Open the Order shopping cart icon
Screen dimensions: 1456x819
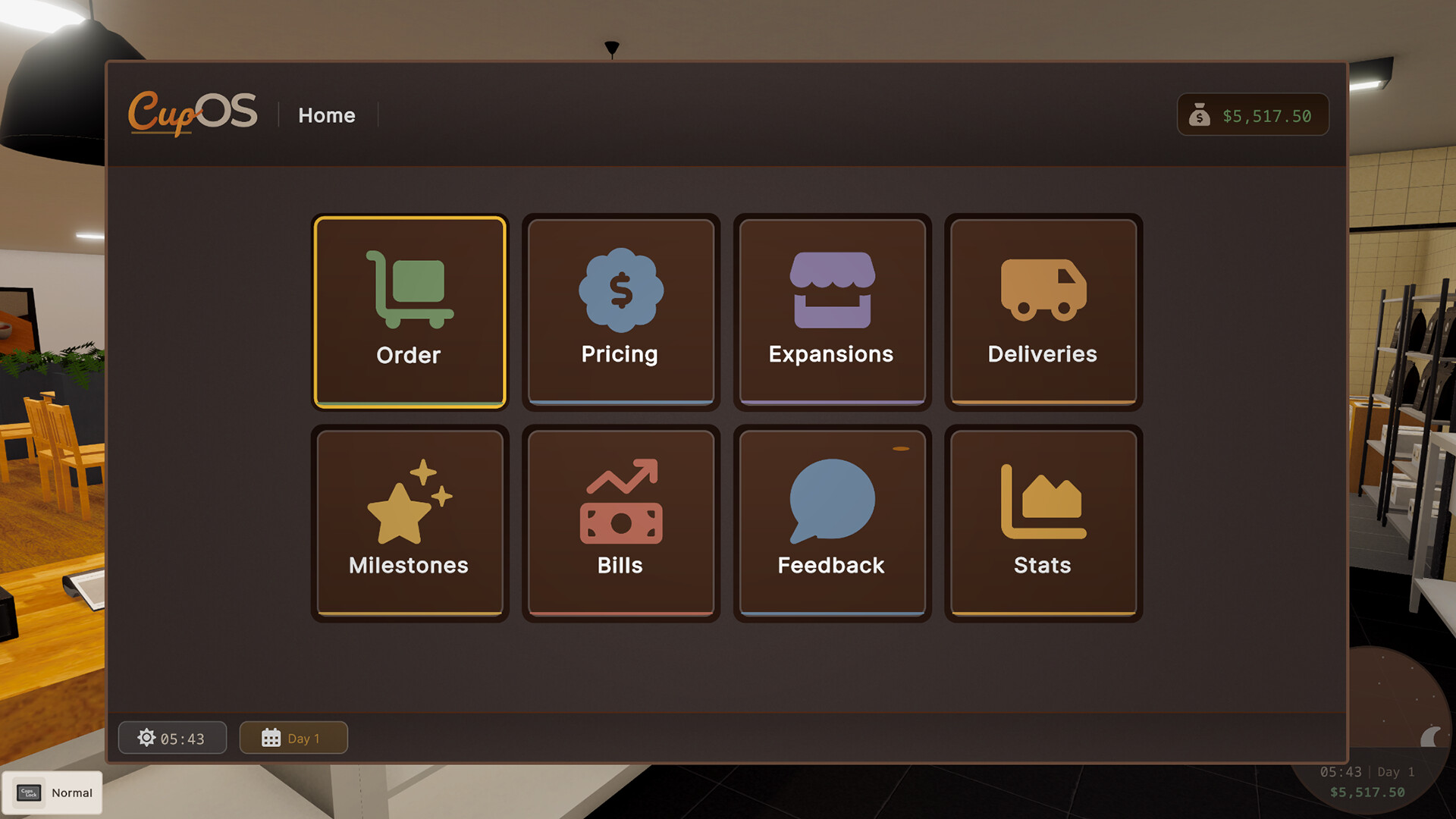tap(408, 290)
